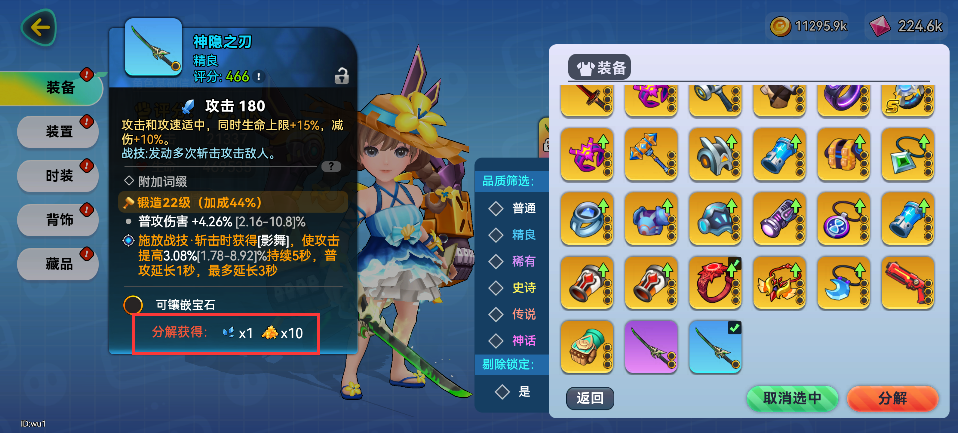
Task: Filter by 史诗 epic quality
Action: 513,288
